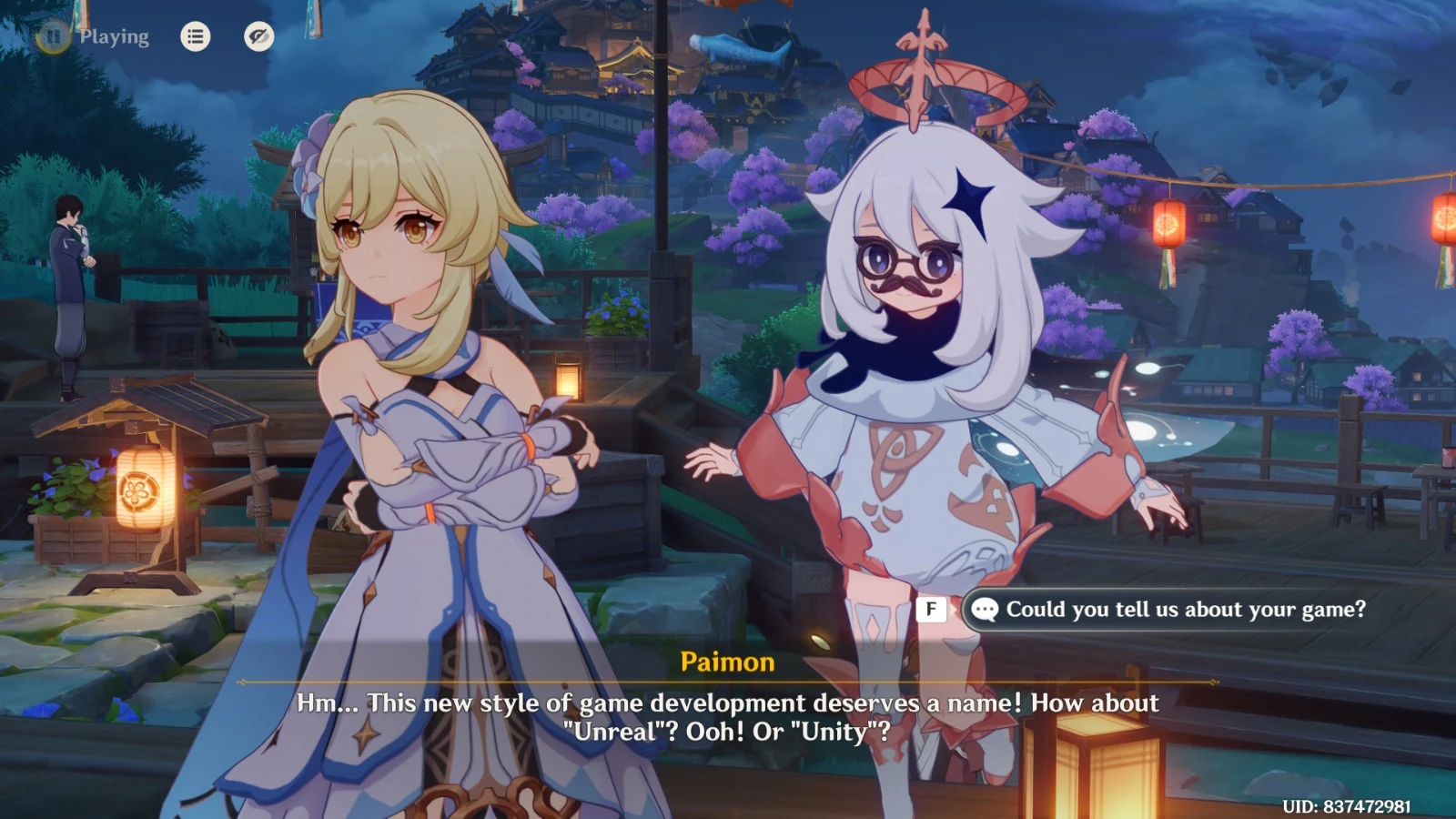Click the F key prompt badge
The height and width of the screenshot is (819, 1456).
(930, 610)
